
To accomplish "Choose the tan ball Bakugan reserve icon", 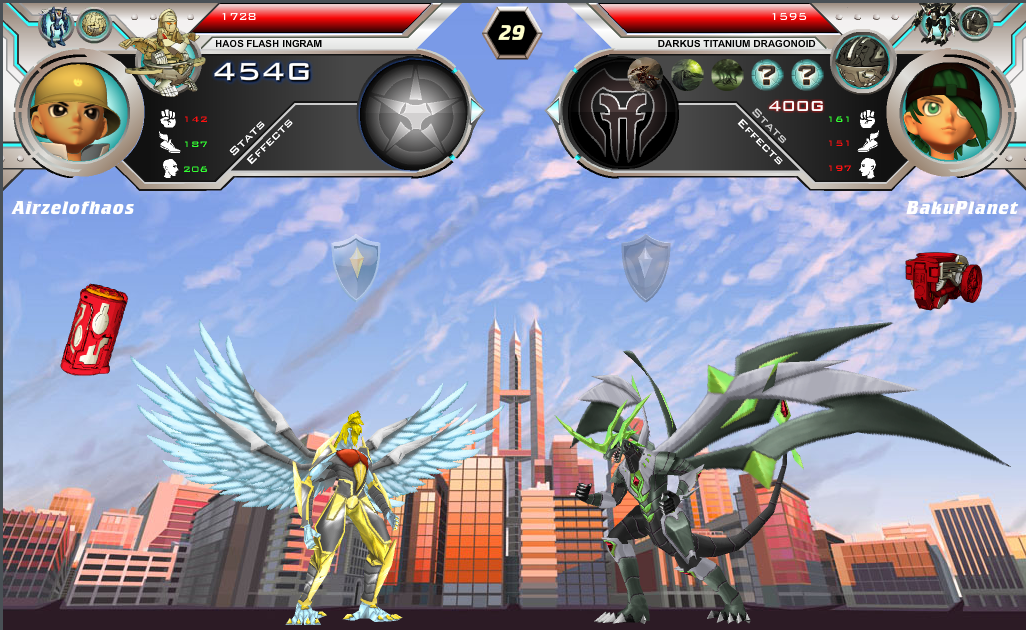I will coord(94,23).
